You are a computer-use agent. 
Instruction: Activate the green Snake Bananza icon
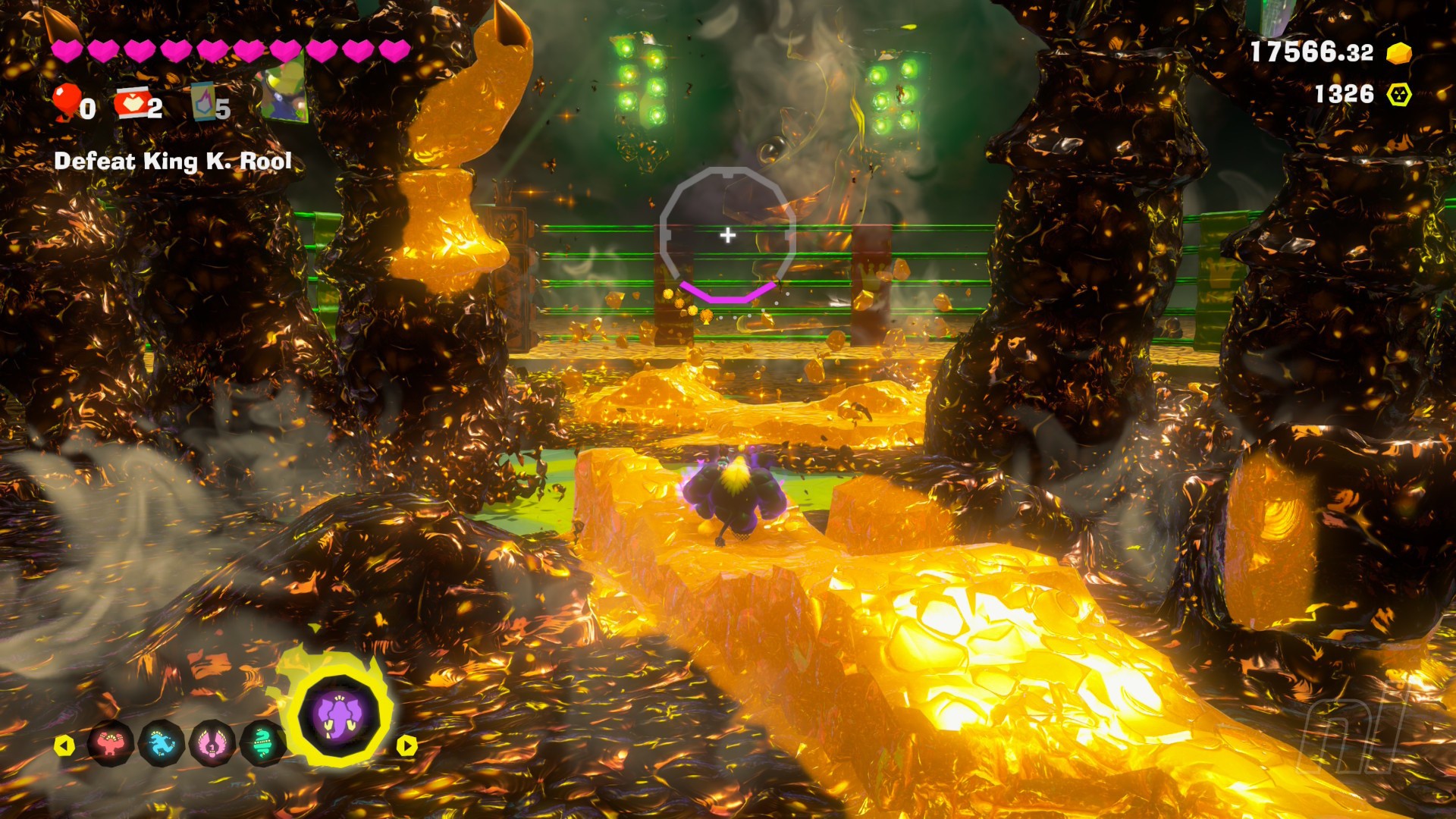[x=262, y=744]
